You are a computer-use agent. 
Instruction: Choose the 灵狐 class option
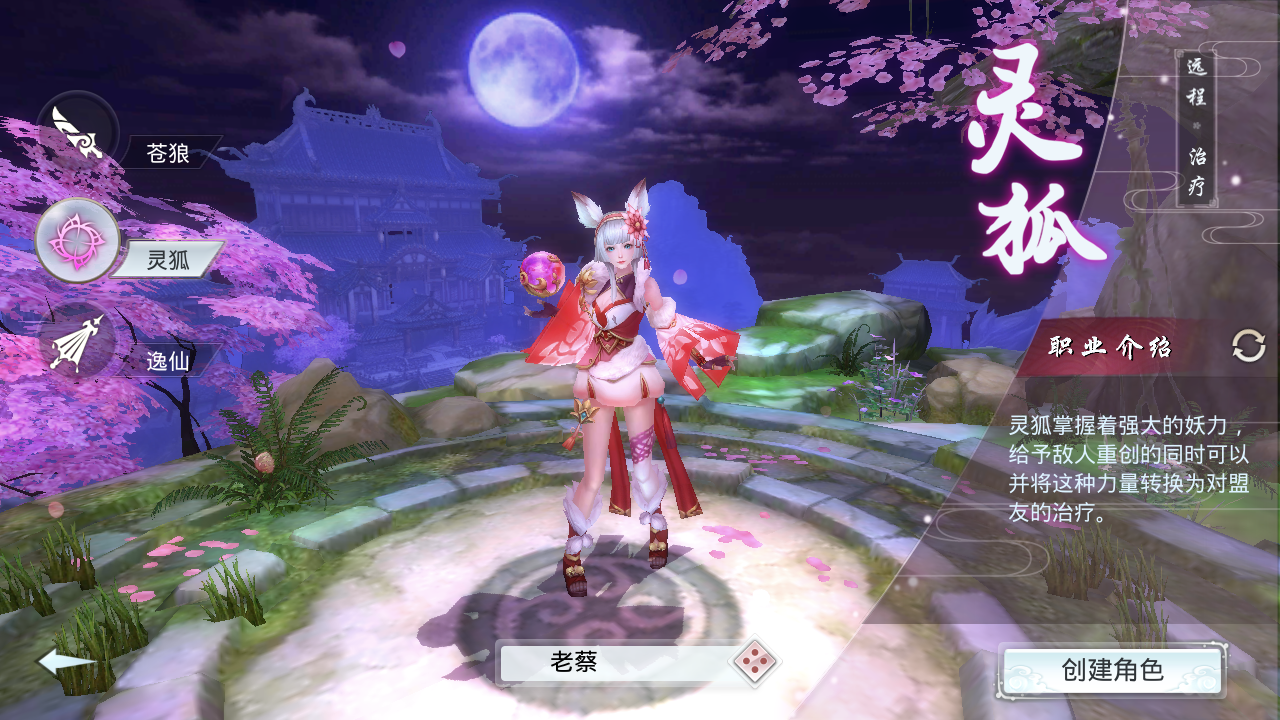(78, 240)
